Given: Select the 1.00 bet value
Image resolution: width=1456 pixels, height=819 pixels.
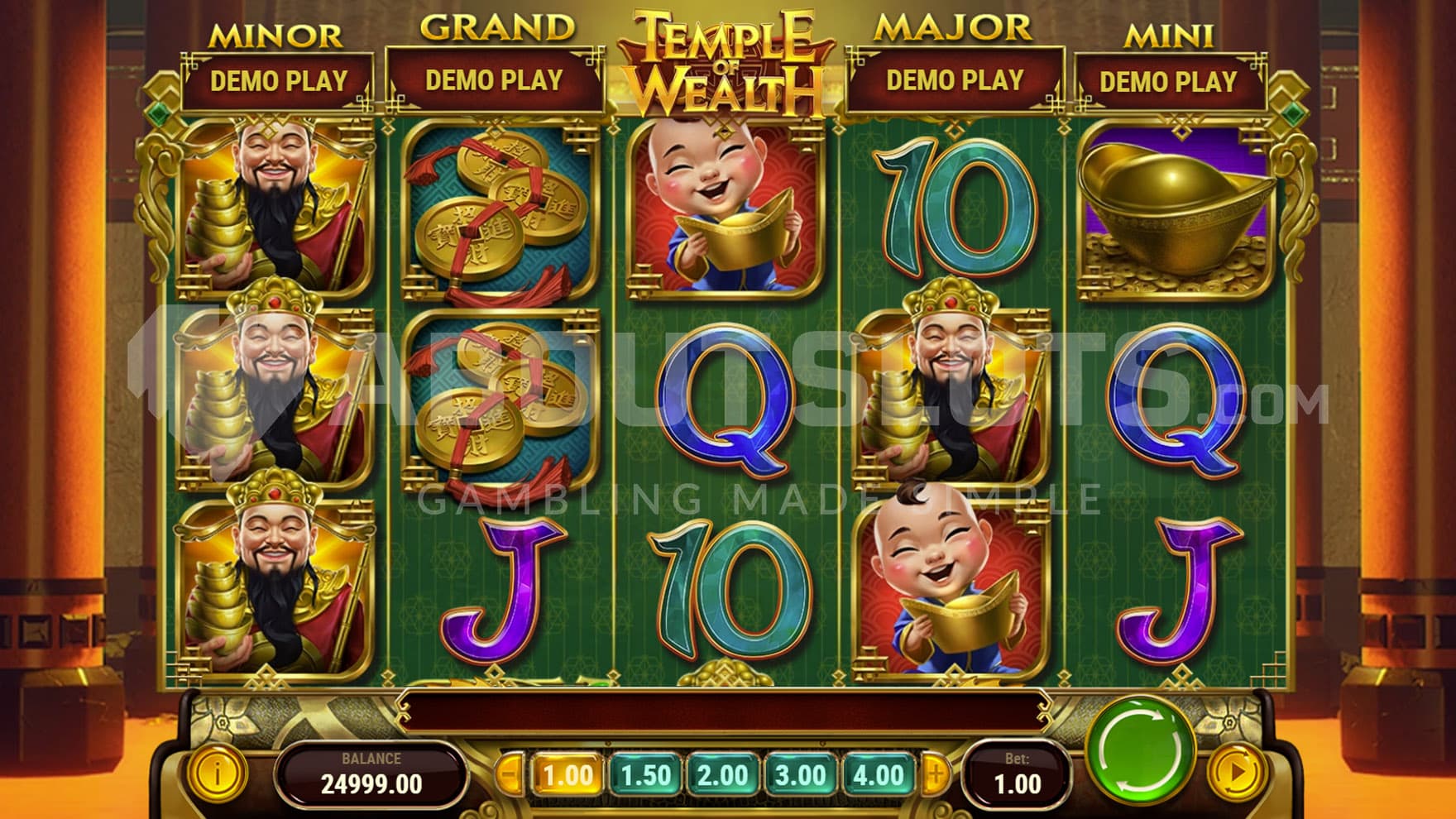Looking at the screenshot, I should (568, 775).
